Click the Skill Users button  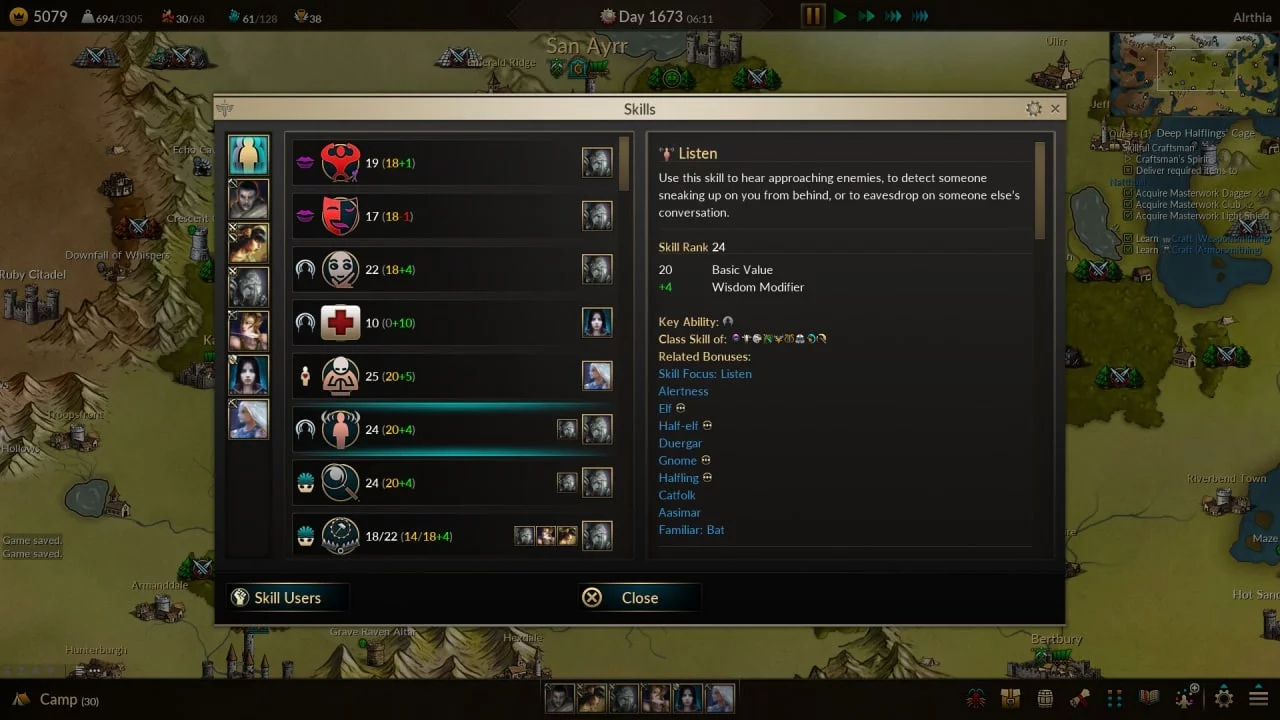pyautogui.click(x=287, y=597)
